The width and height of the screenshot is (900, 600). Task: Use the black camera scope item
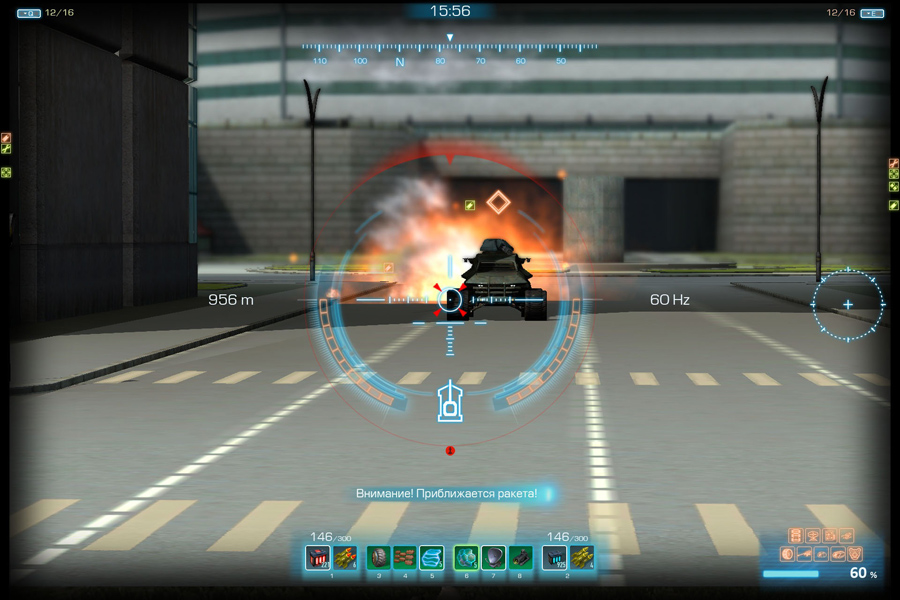520,558
